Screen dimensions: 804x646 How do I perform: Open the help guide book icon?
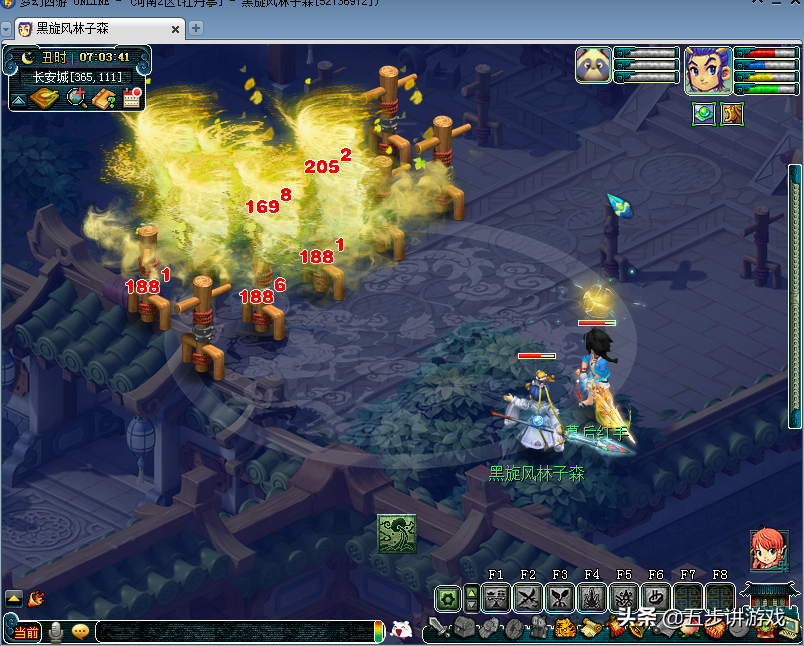[104, 98]
